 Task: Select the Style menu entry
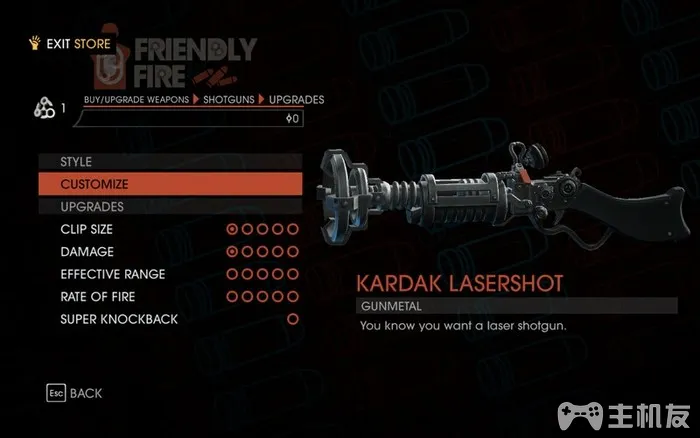pyautogui.click(x=76, y=161)
